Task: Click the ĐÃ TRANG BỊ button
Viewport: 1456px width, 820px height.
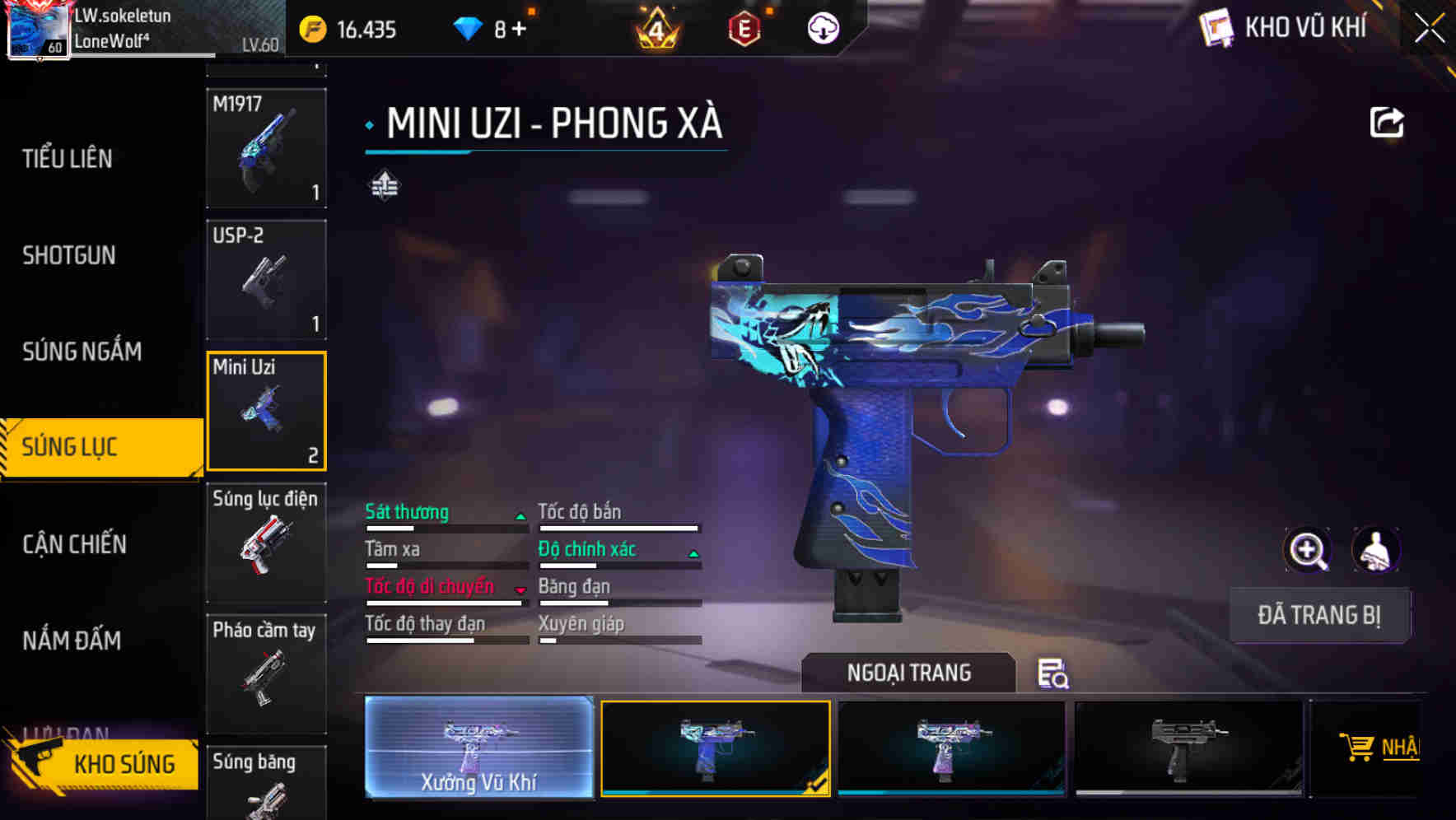Action: (x=1319, y=615)
